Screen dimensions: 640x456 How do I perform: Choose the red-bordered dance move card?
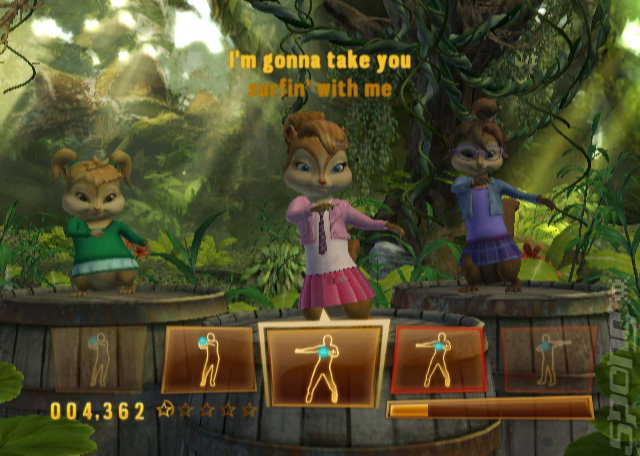pyautogui.click(x=439, y=359)
